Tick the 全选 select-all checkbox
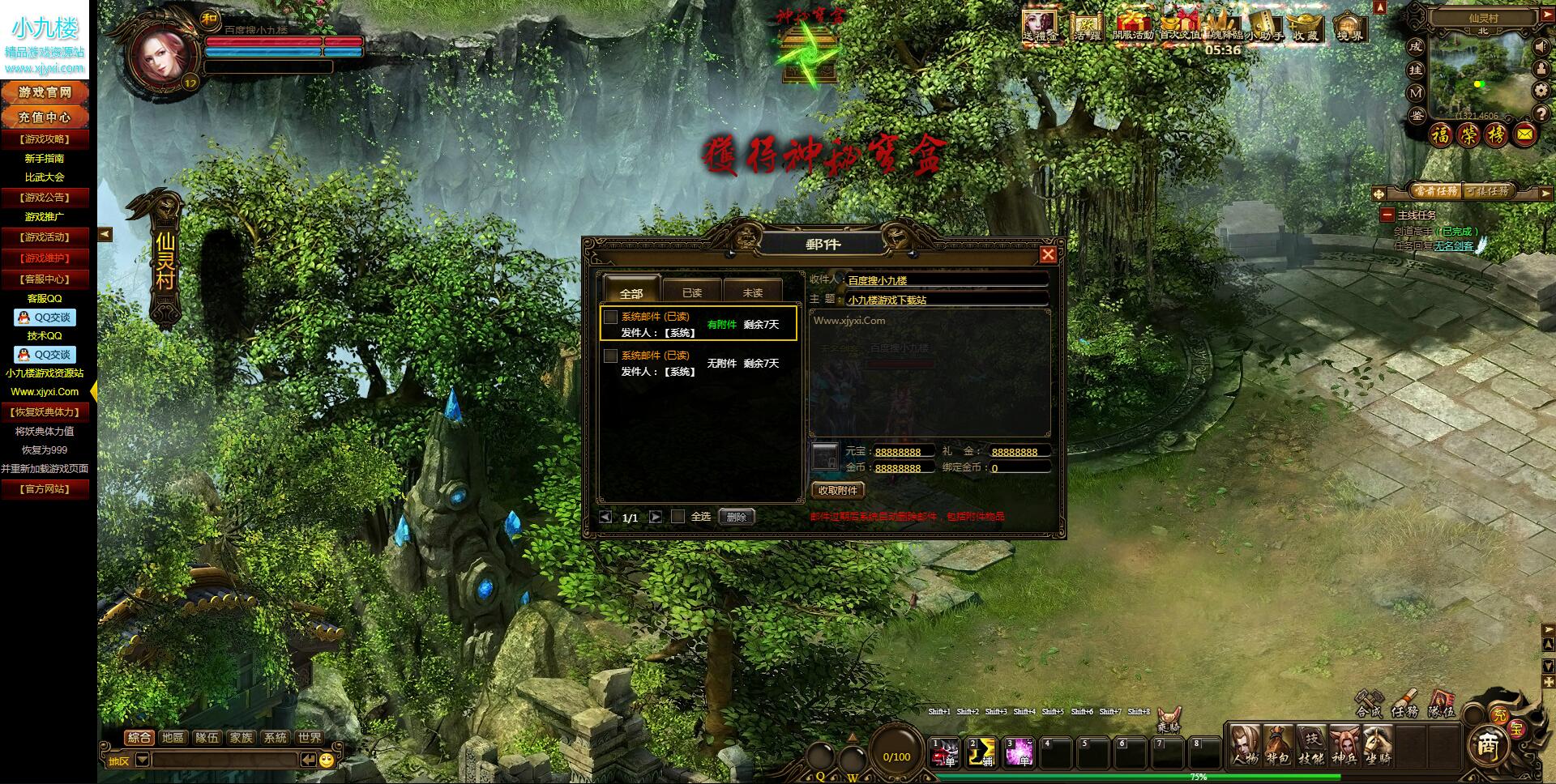 678,516
